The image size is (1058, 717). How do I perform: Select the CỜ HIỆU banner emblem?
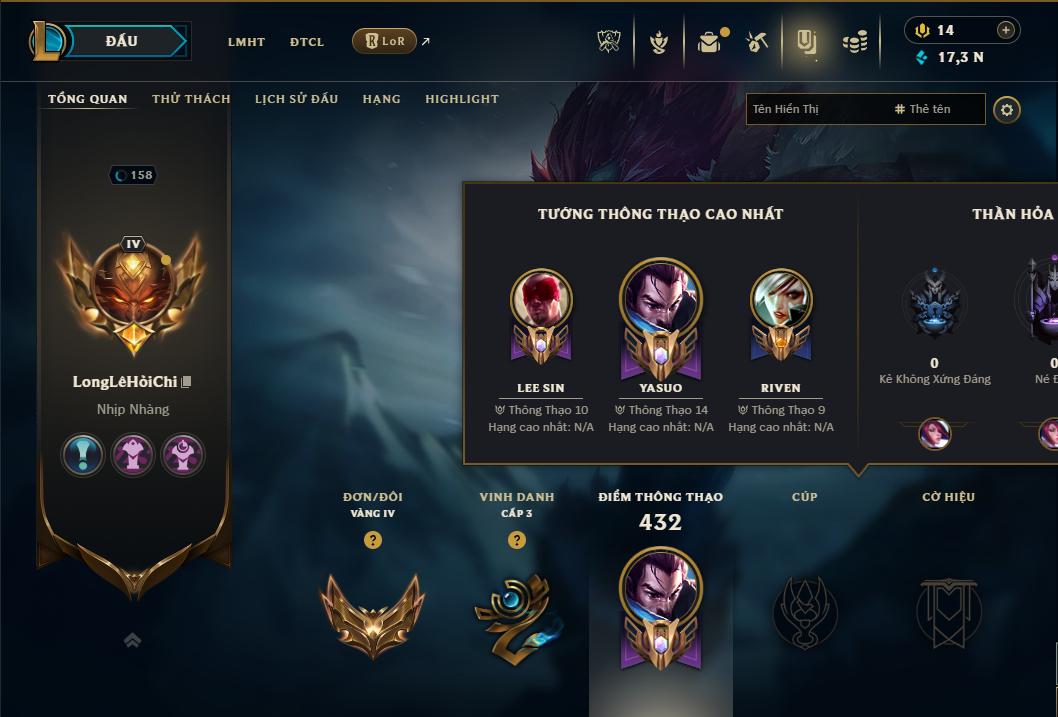point(948,611)
